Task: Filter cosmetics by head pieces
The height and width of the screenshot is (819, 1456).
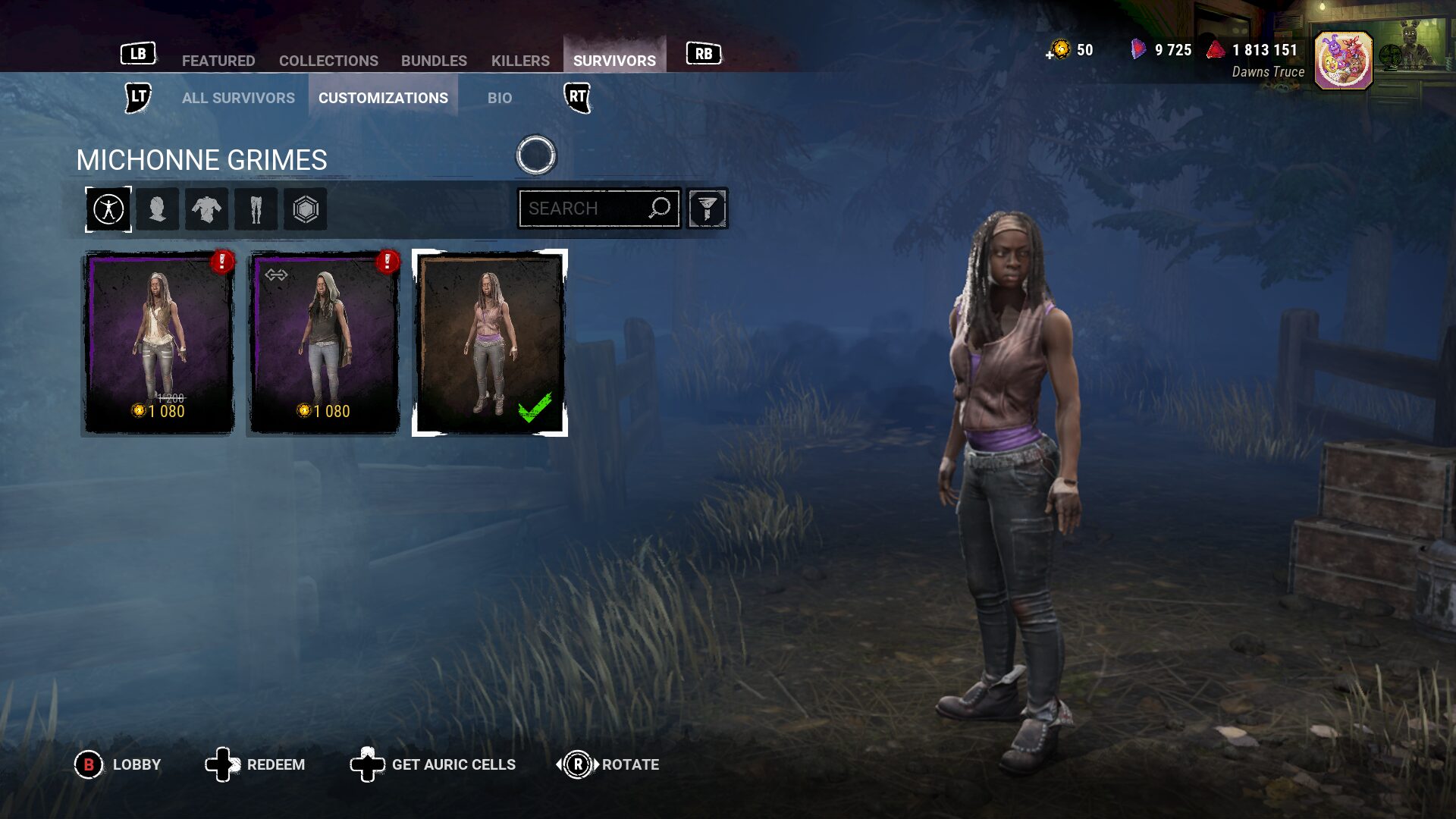Action: (158, 209)
